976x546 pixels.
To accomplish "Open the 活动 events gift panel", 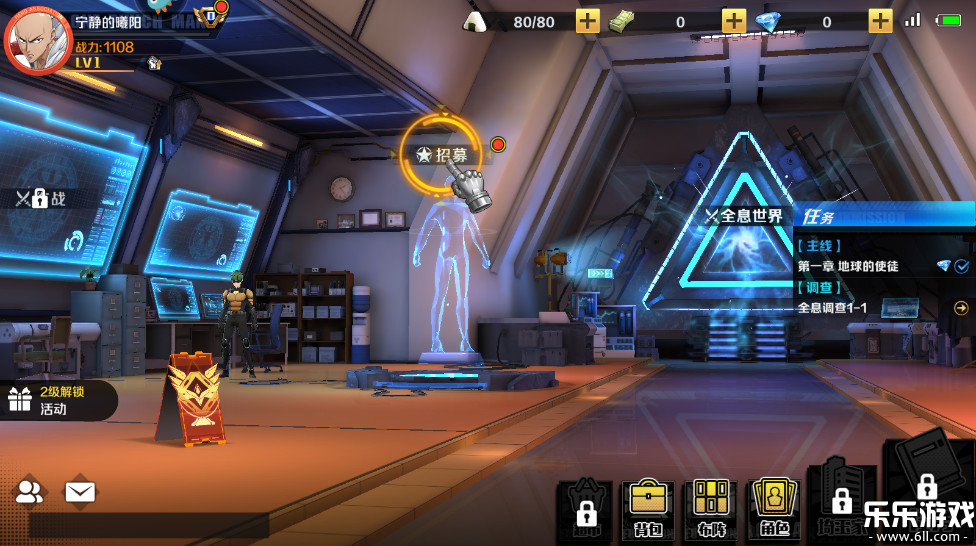I will coord(55,400).
